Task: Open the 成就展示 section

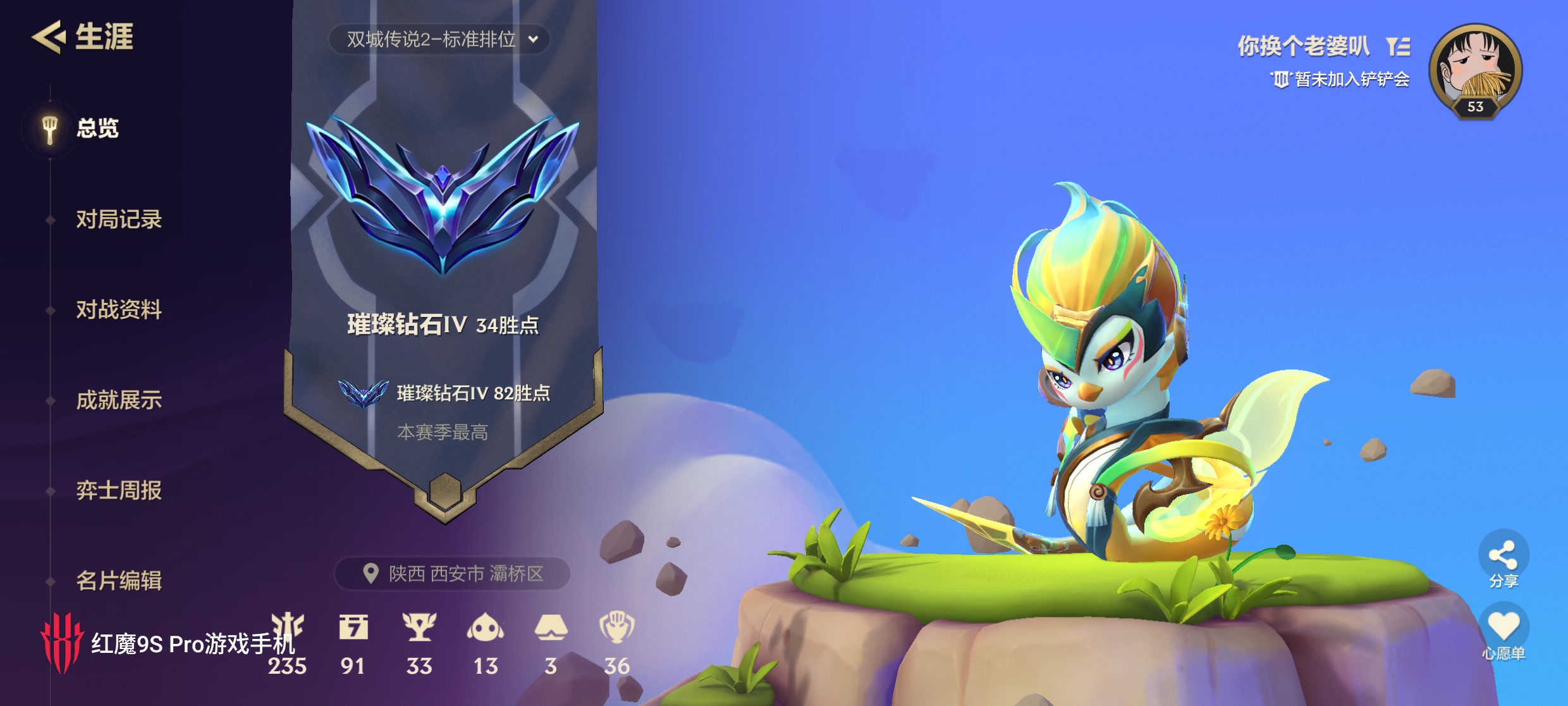Action: click(118, 401)
